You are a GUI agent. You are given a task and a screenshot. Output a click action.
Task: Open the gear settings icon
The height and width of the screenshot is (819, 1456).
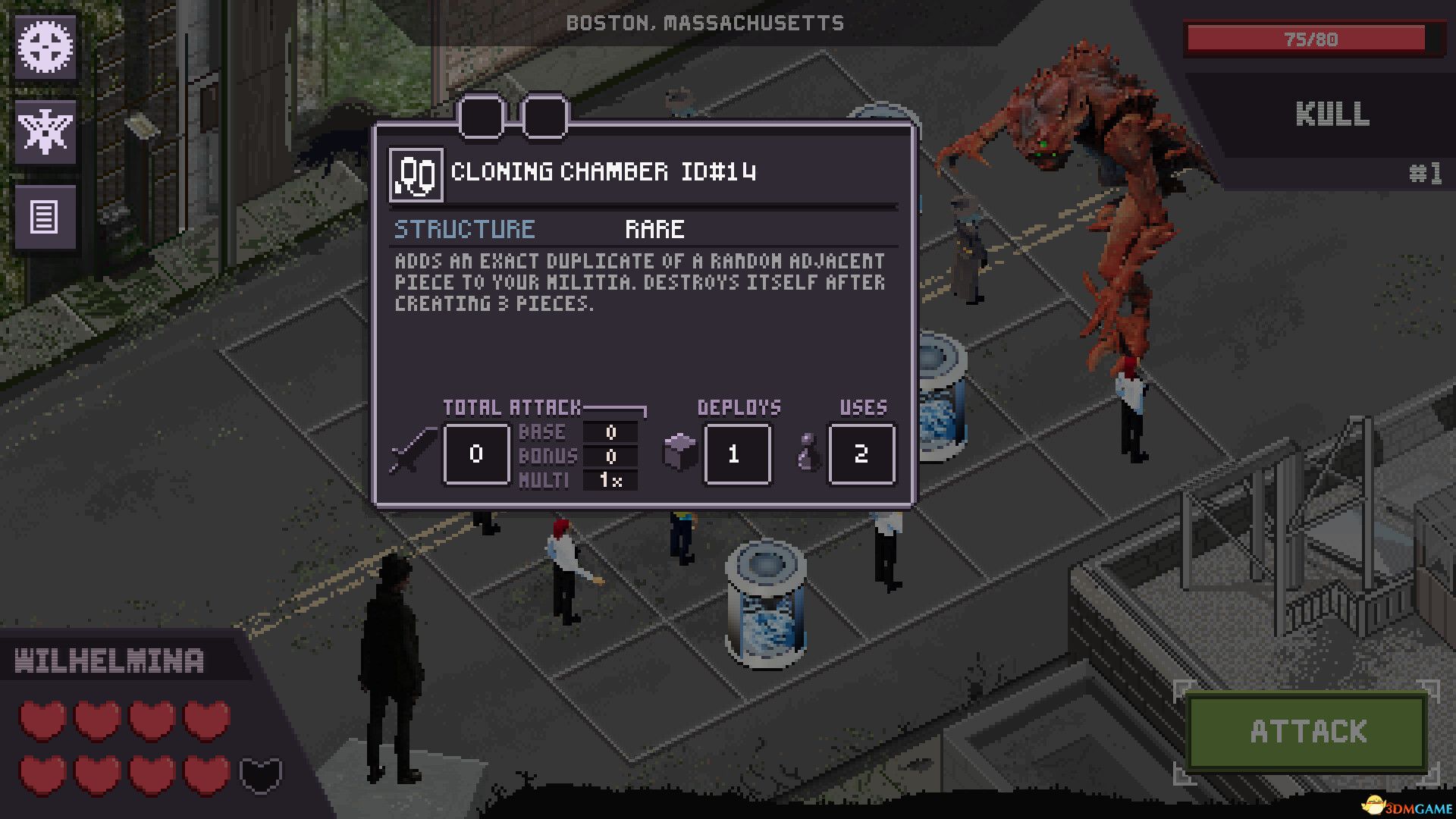(x=45, y=47)
